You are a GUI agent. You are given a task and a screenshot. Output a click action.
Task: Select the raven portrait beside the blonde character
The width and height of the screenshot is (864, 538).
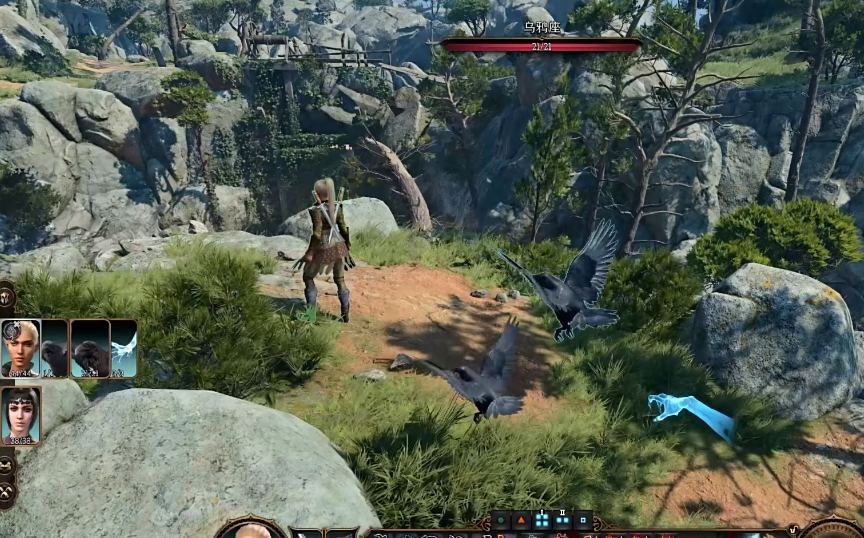tap(54, 348)
